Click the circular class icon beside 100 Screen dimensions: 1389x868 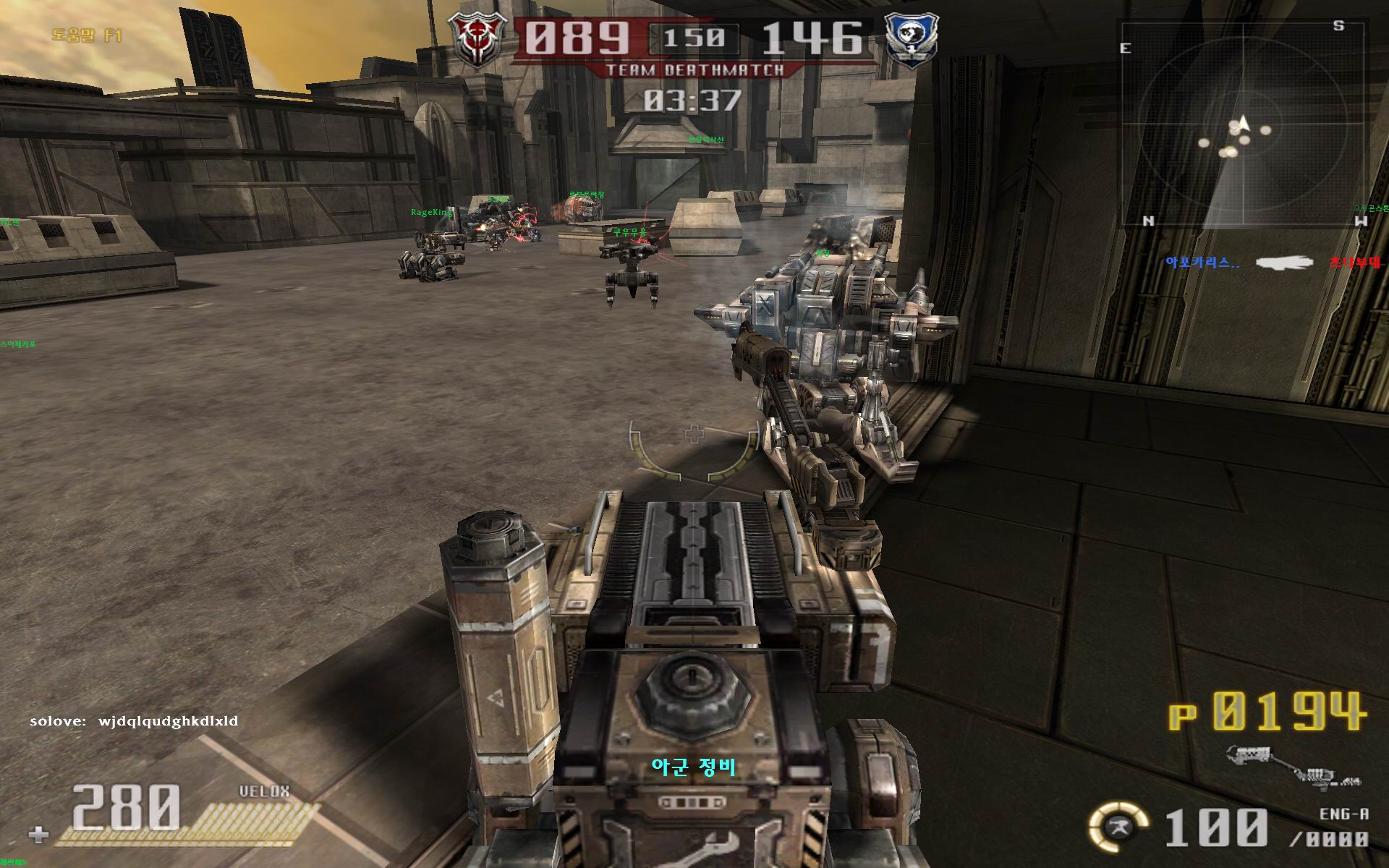click(1118, 826)
